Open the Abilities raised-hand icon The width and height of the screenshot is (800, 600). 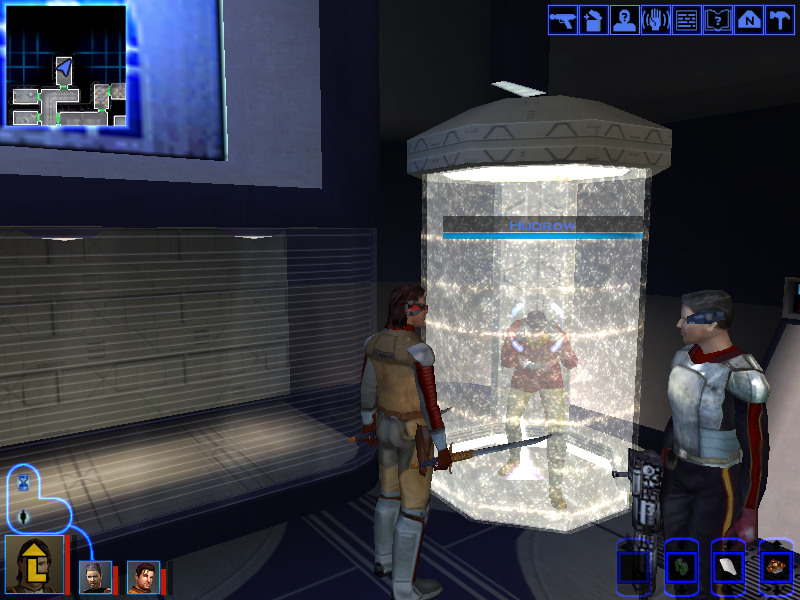point(656,20)
